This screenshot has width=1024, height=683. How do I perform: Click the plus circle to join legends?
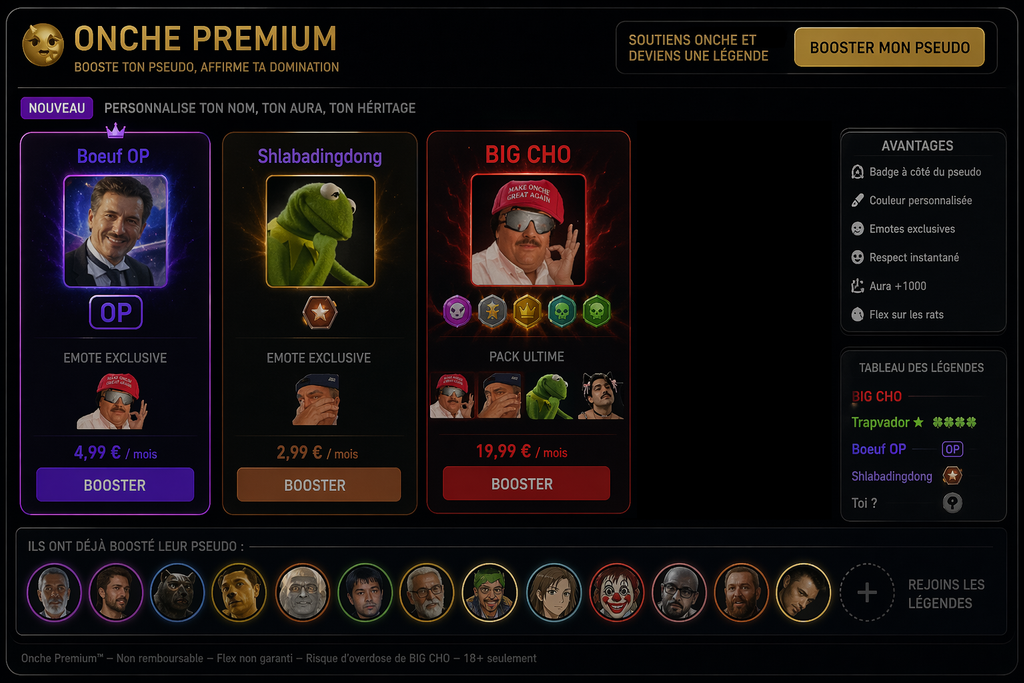[x=866, y=593]
